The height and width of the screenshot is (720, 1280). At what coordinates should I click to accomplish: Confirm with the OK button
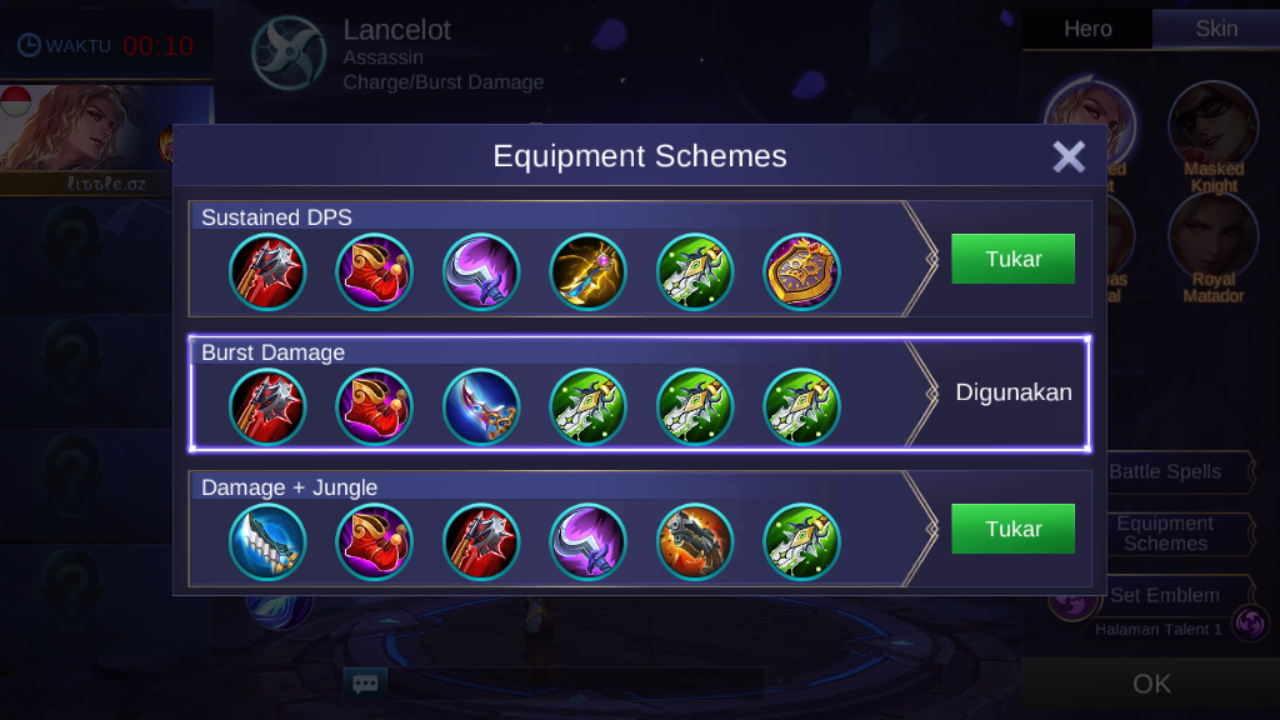(1151, 684)
